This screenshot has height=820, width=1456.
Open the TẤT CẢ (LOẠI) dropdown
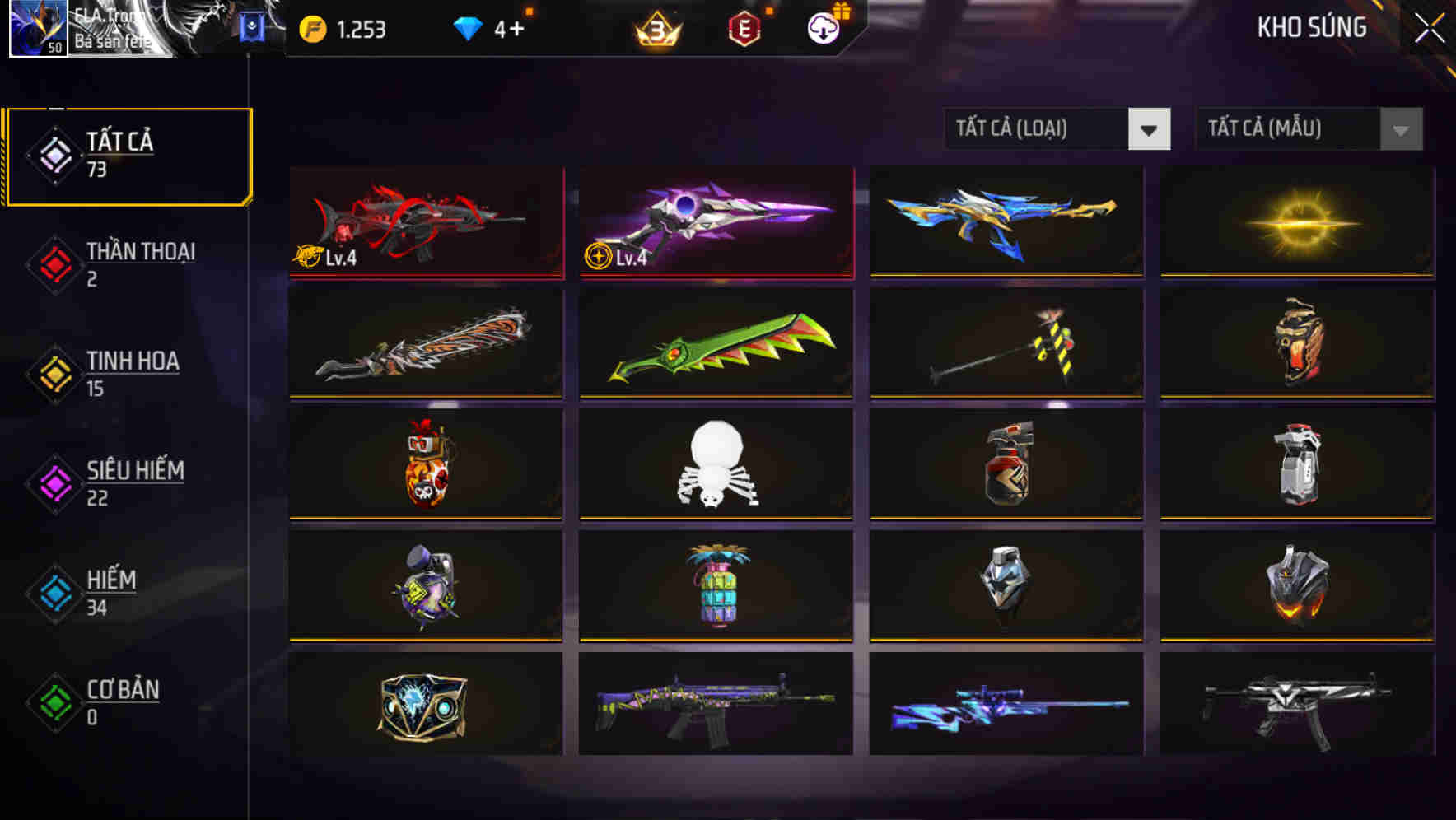tap(1057, 129)
